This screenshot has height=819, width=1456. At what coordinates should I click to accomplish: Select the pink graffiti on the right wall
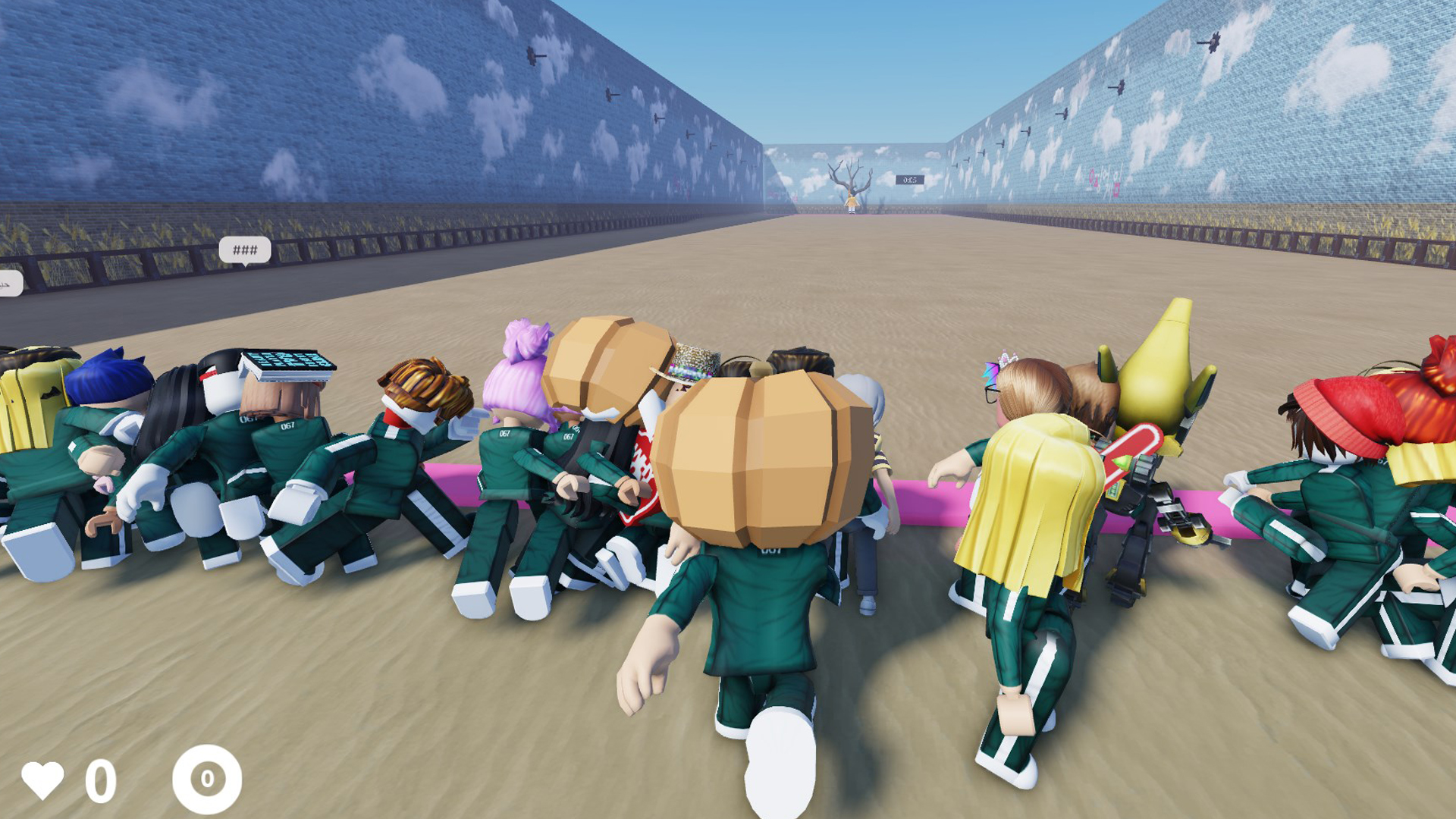coord(1103,180)
